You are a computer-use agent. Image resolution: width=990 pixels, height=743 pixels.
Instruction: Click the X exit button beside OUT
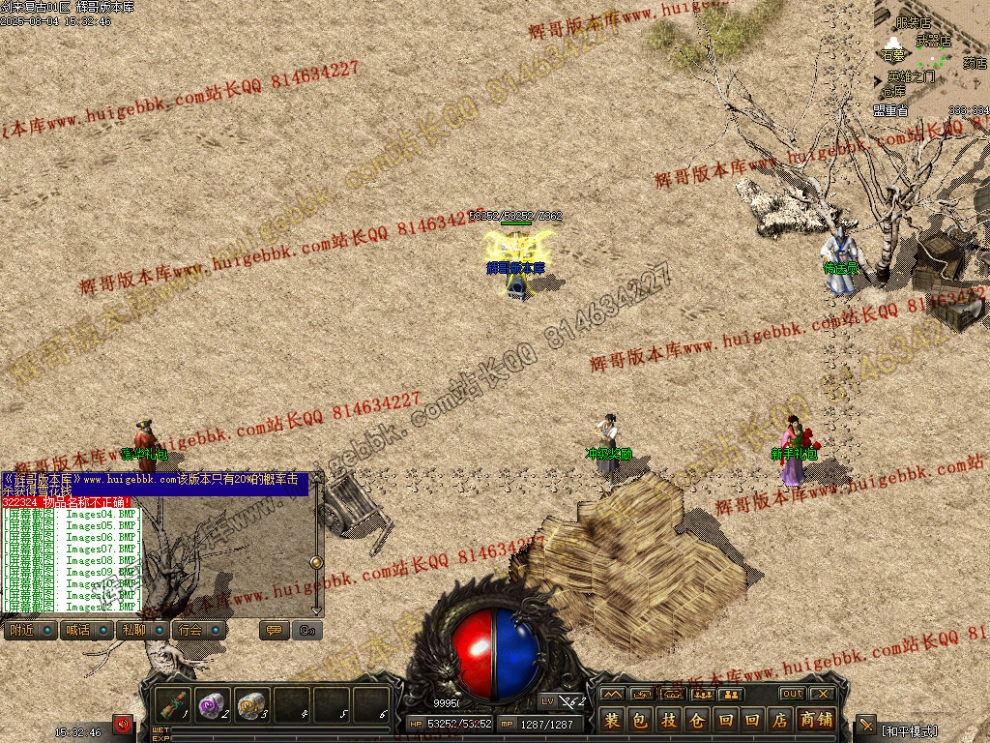pos(822,694)
